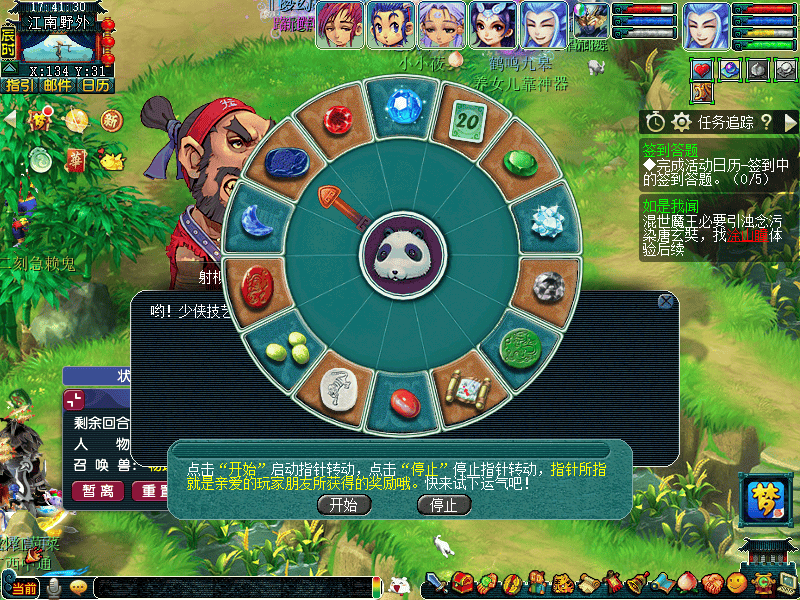Open the 邮件 mail button

pos(57,85)
